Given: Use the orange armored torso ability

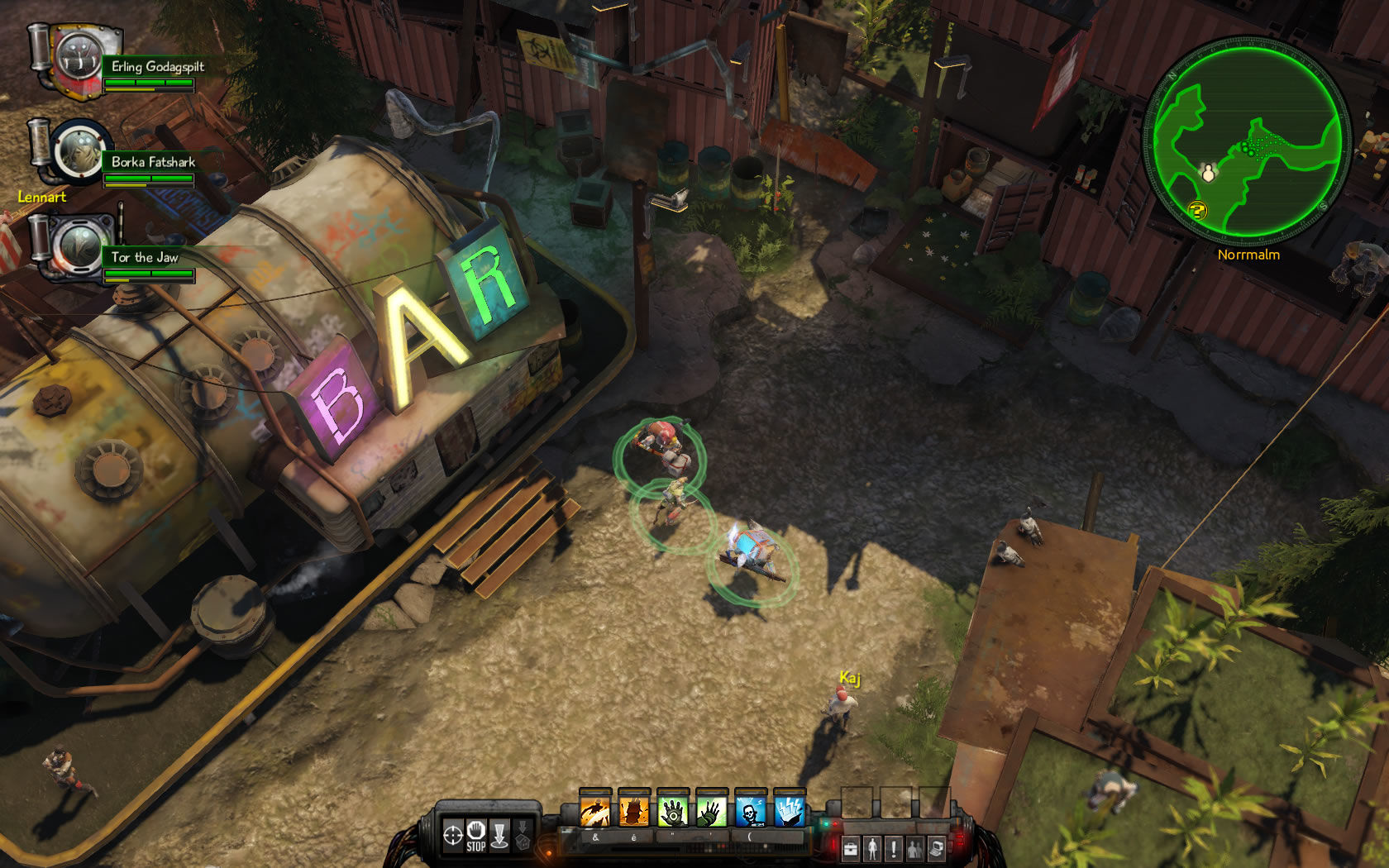Looking at the screenshot, I should click(633, 811).
